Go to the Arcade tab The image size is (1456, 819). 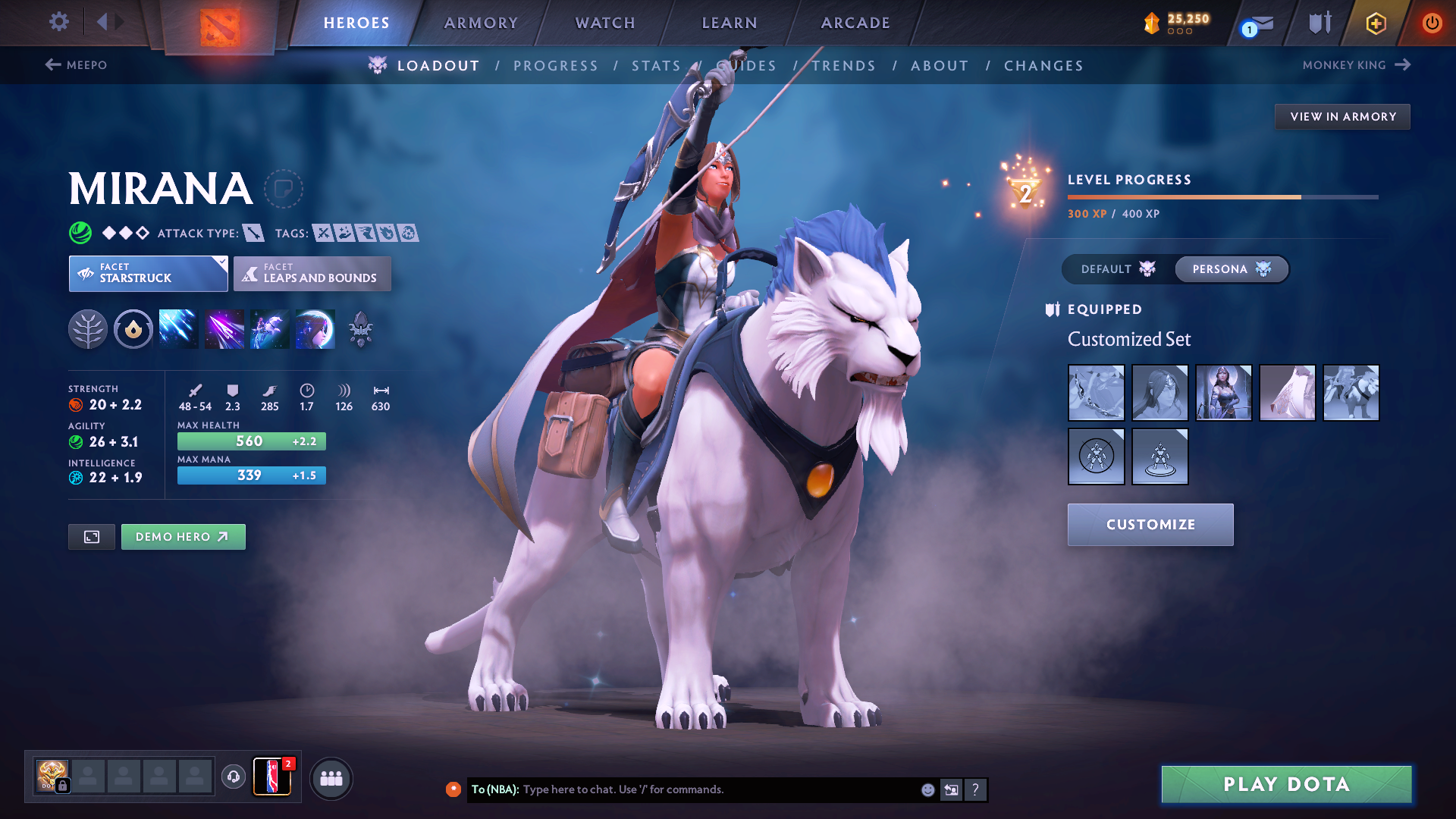855,23
